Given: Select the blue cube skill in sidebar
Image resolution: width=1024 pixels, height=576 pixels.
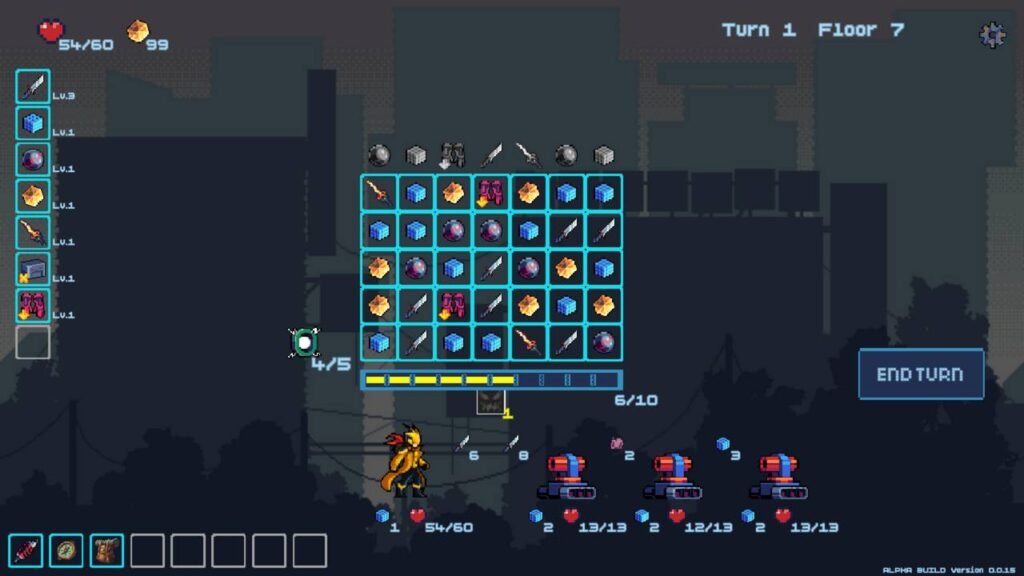Looking at the screenshot, I should (x=33, y=124).
